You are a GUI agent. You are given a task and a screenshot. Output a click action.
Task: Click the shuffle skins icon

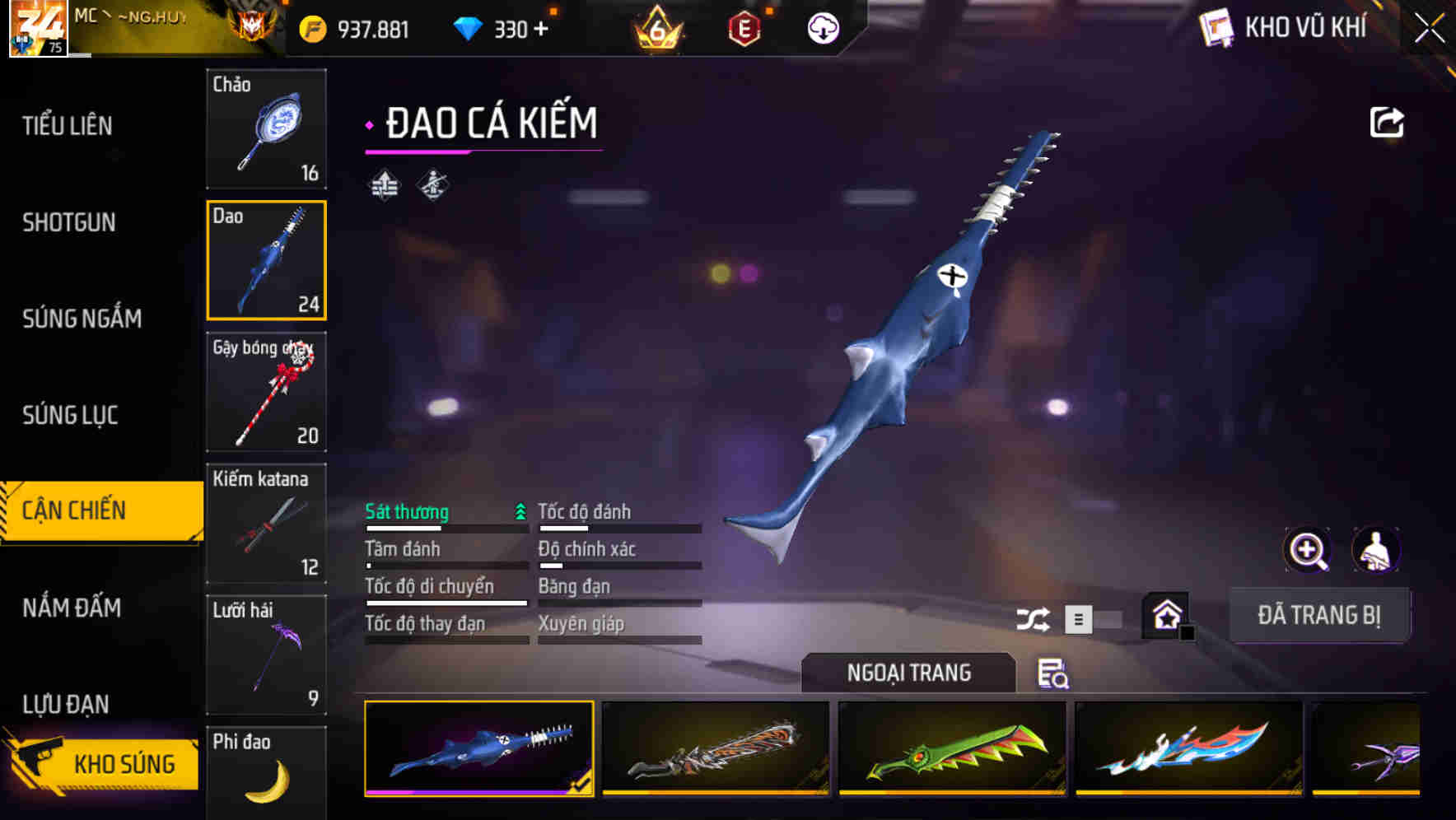pos(1034,617)
